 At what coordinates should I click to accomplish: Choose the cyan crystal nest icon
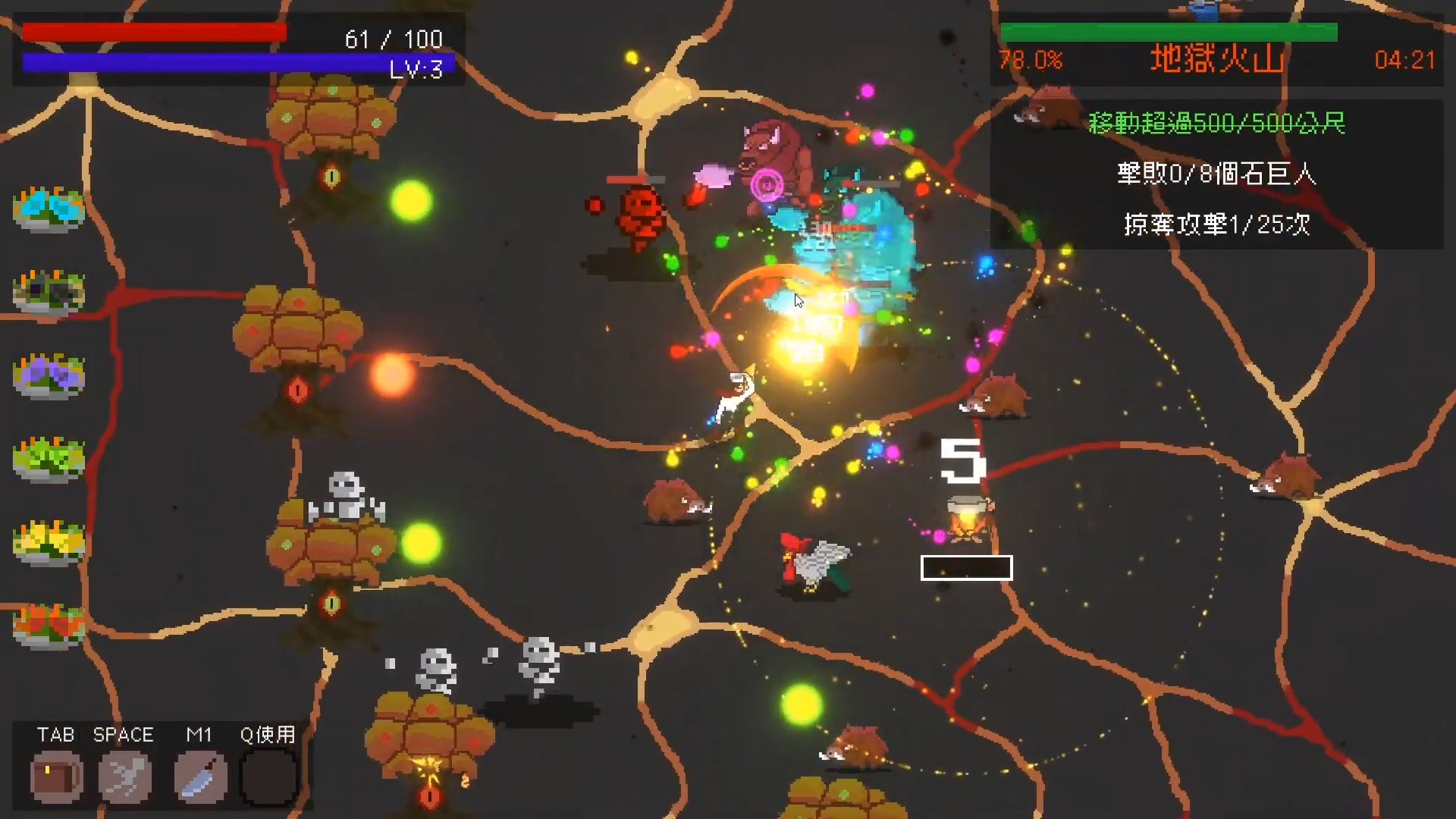point(49,208)
